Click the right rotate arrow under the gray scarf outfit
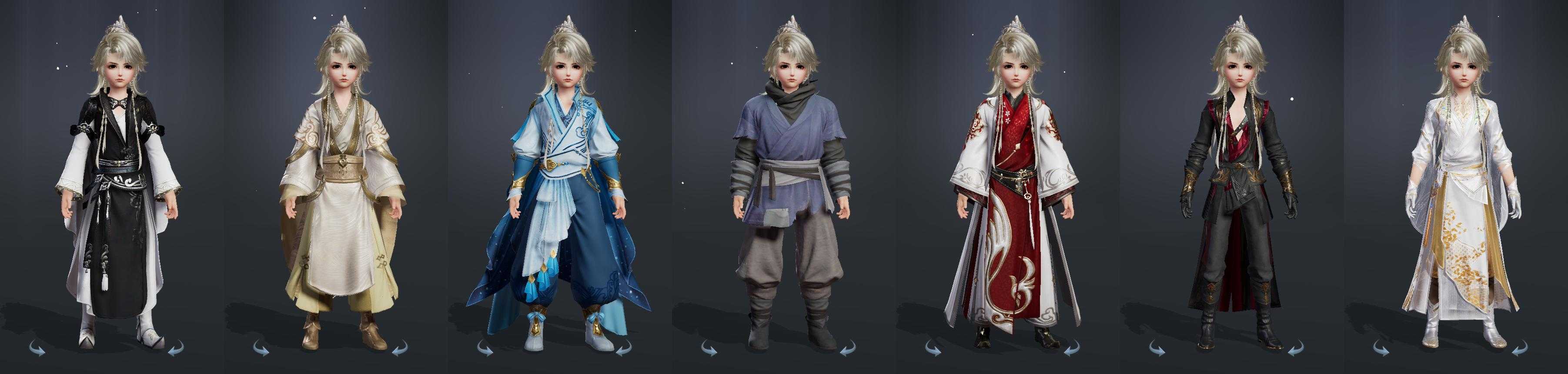 [847, 348]
